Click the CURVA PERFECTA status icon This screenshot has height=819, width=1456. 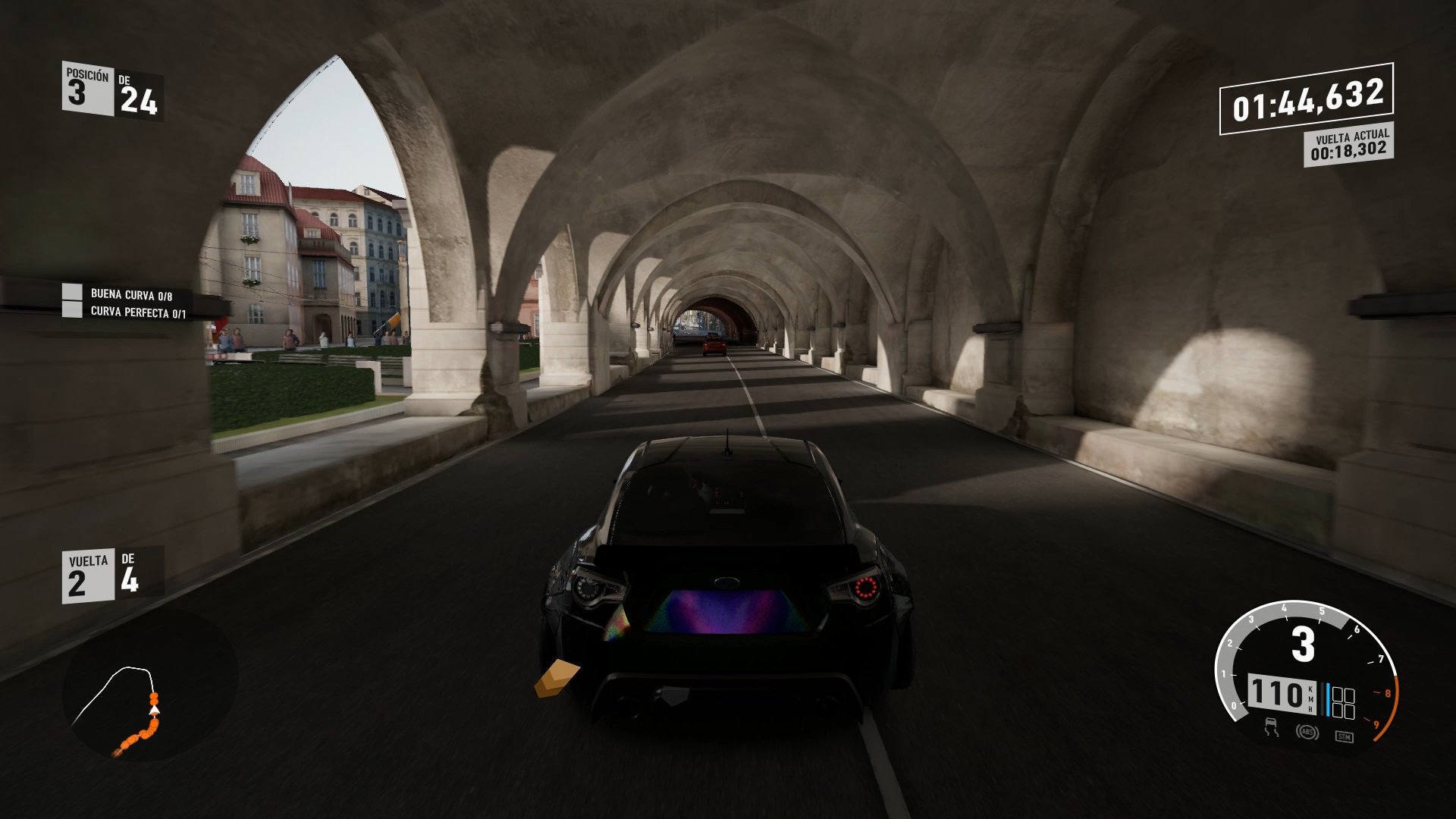[x=72, y=310]
